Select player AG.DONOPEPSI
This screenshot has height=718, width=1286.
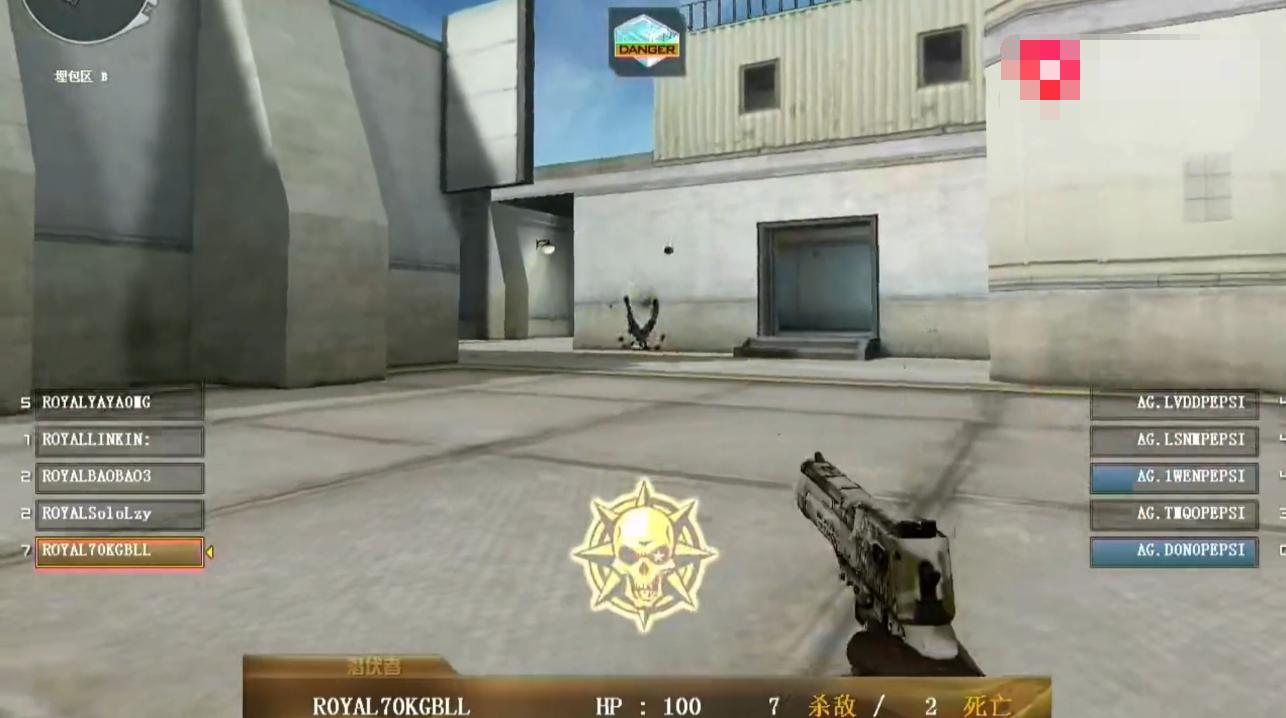click(1174, 551)
